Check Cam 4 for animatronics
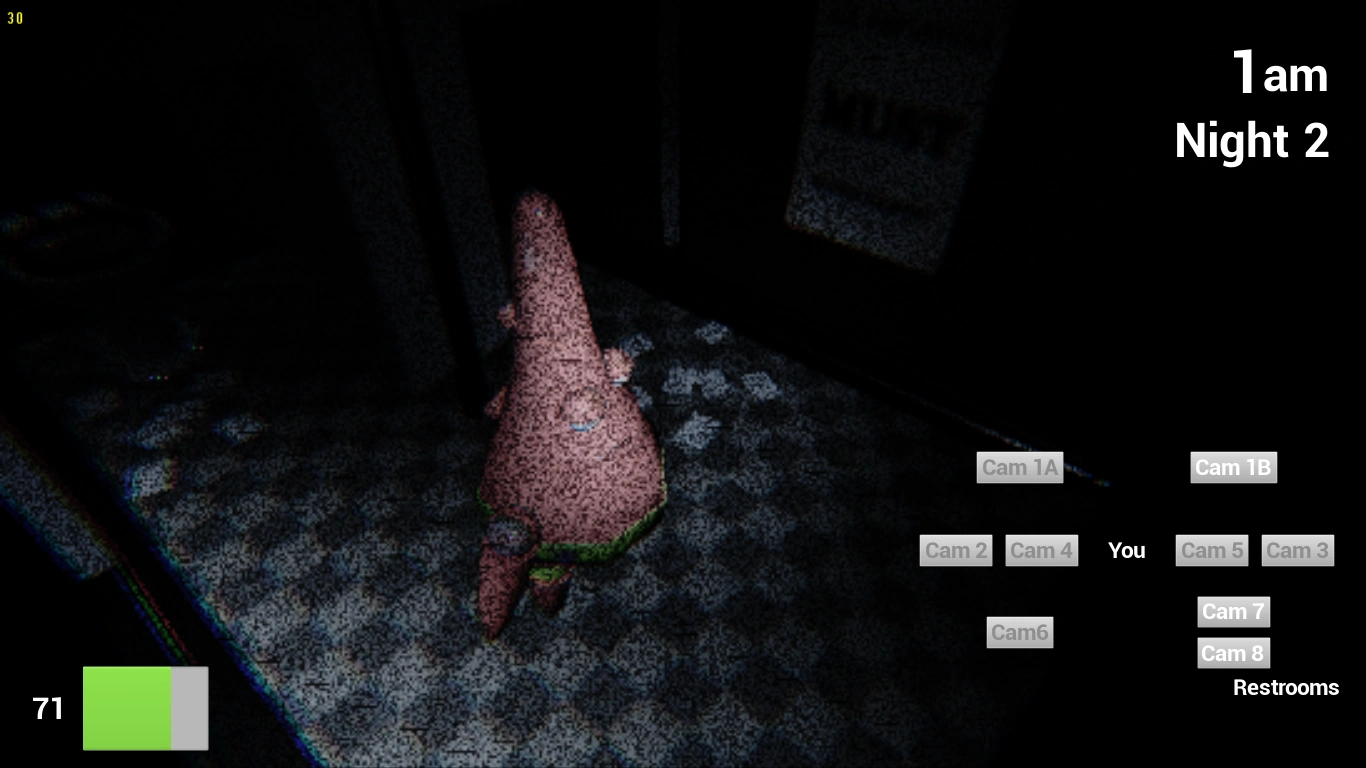This screenshot has width=1366, height=768. pyautogui.click(x=1041, y=550)
